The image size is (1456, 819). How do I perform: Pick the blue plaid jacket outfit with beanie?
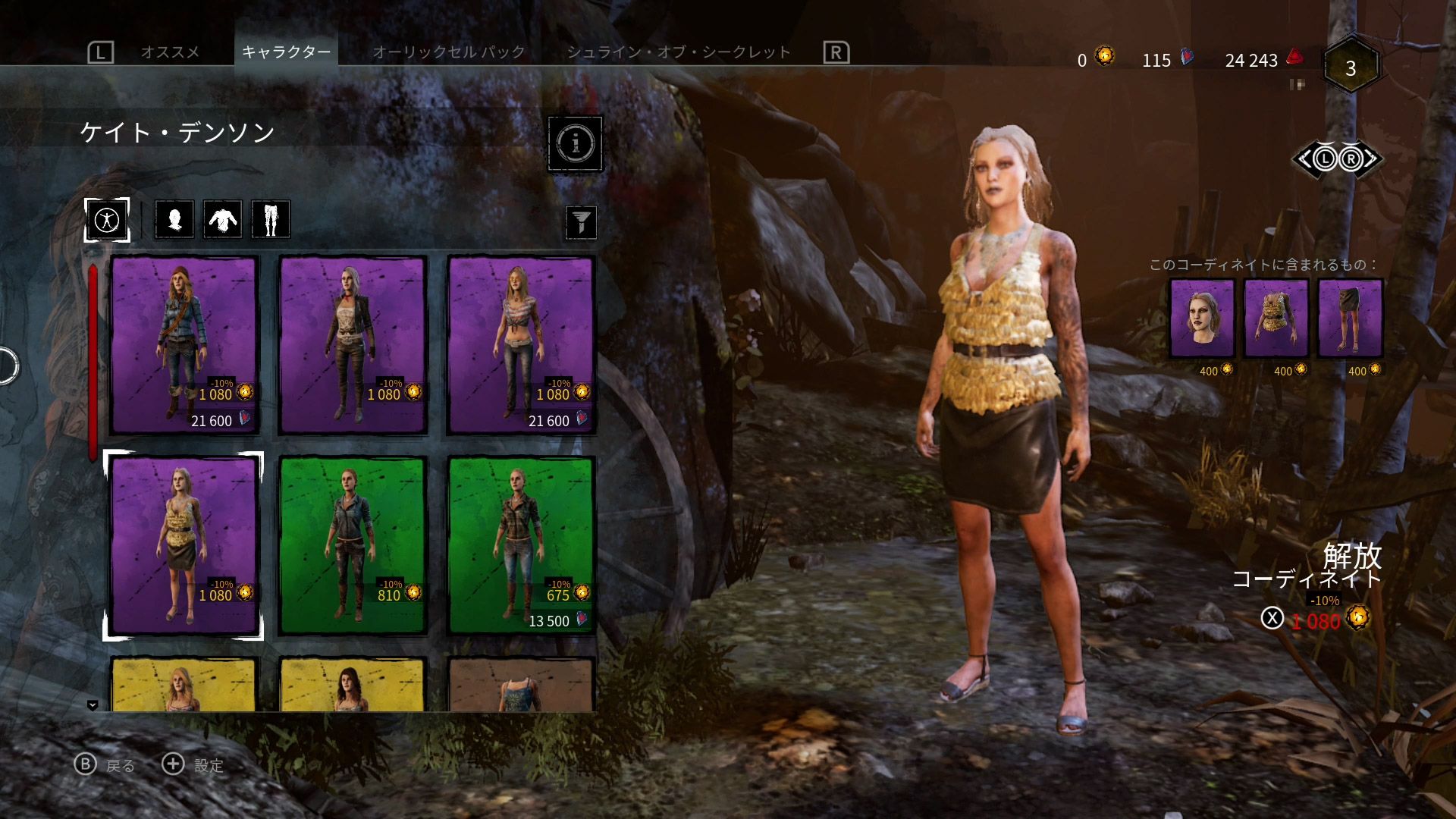coord(185,345)
